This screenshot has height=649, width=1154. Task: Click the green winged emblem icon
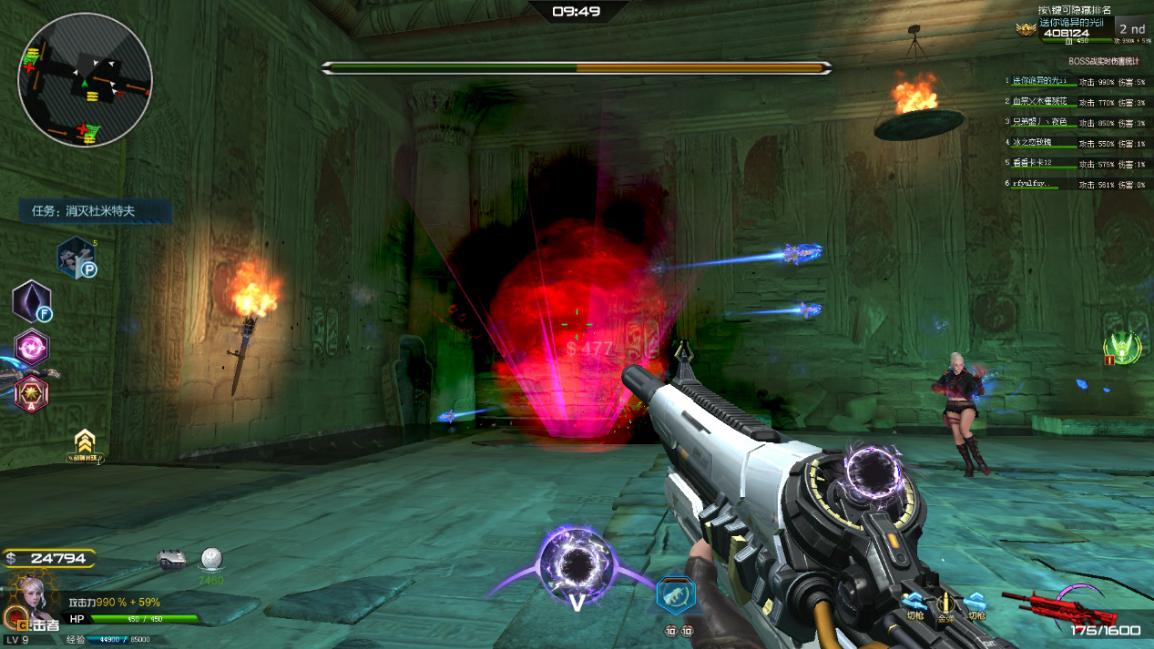1120,348
